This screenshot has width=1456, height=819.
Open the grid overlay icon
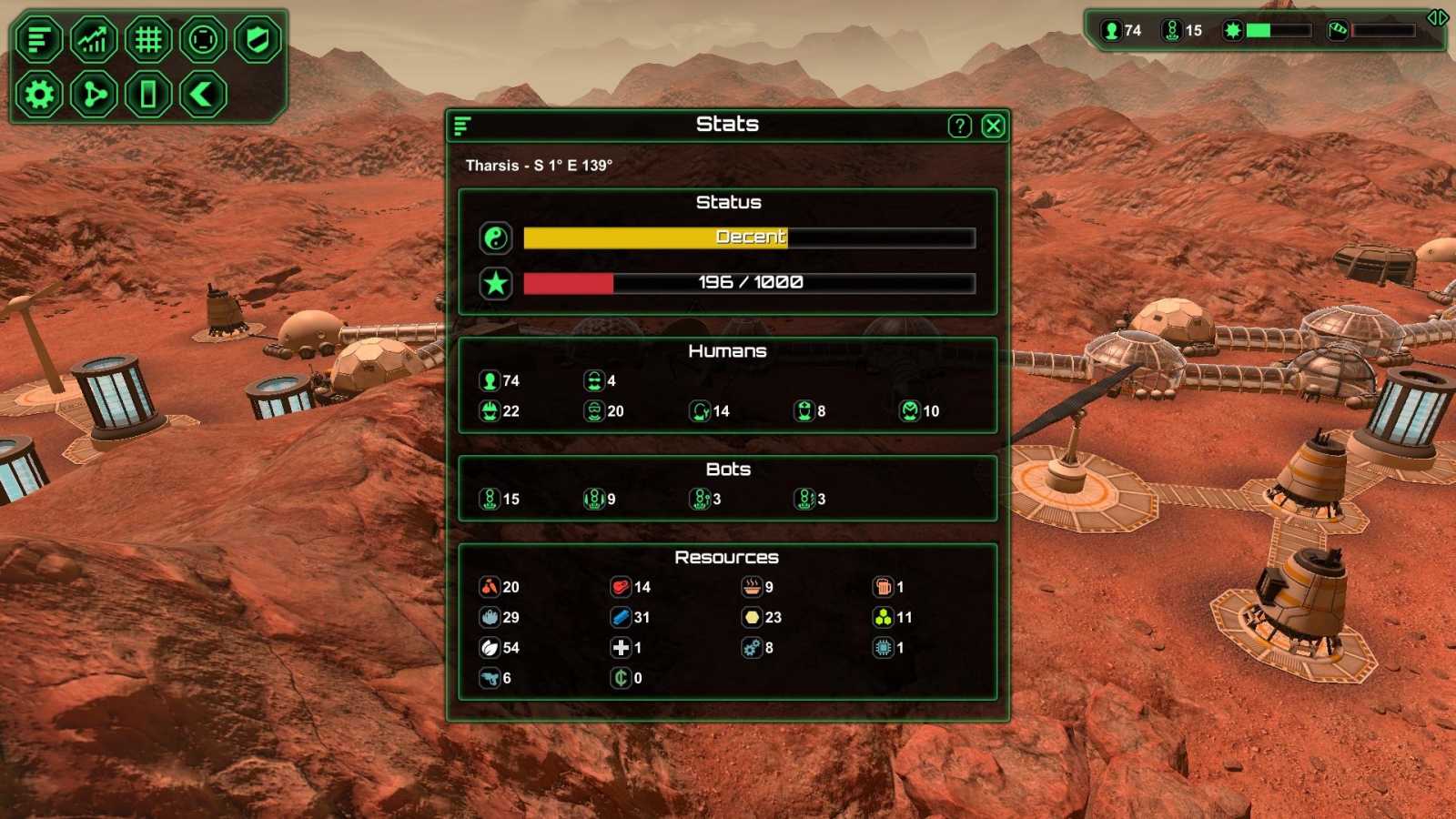click(x=148, y=39)
